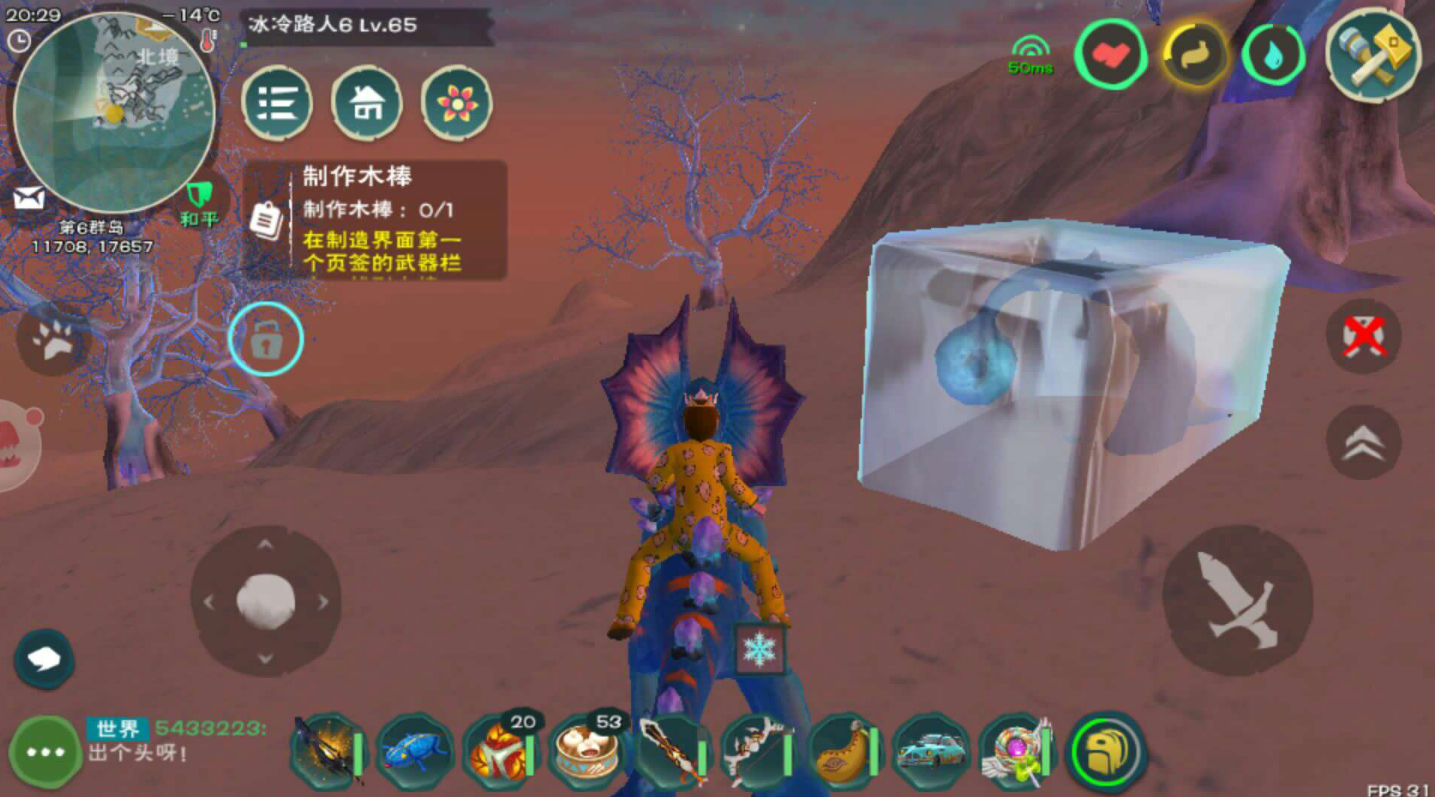Open the list menu button

pos(277,103)
